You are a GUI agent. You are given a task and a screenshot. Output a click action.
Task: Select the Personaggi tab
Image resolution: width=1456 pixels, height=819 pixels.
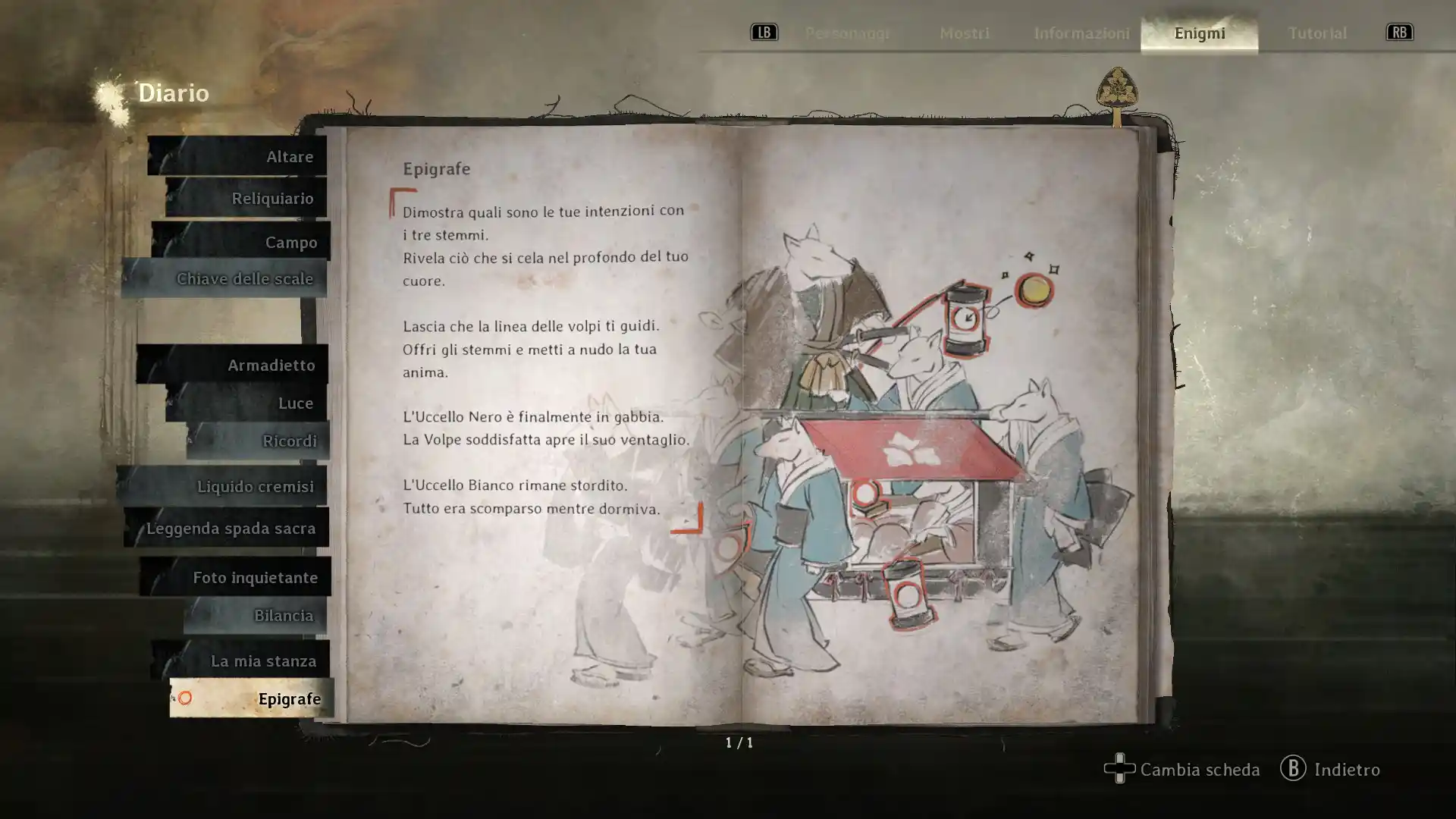tap(849, 33)
